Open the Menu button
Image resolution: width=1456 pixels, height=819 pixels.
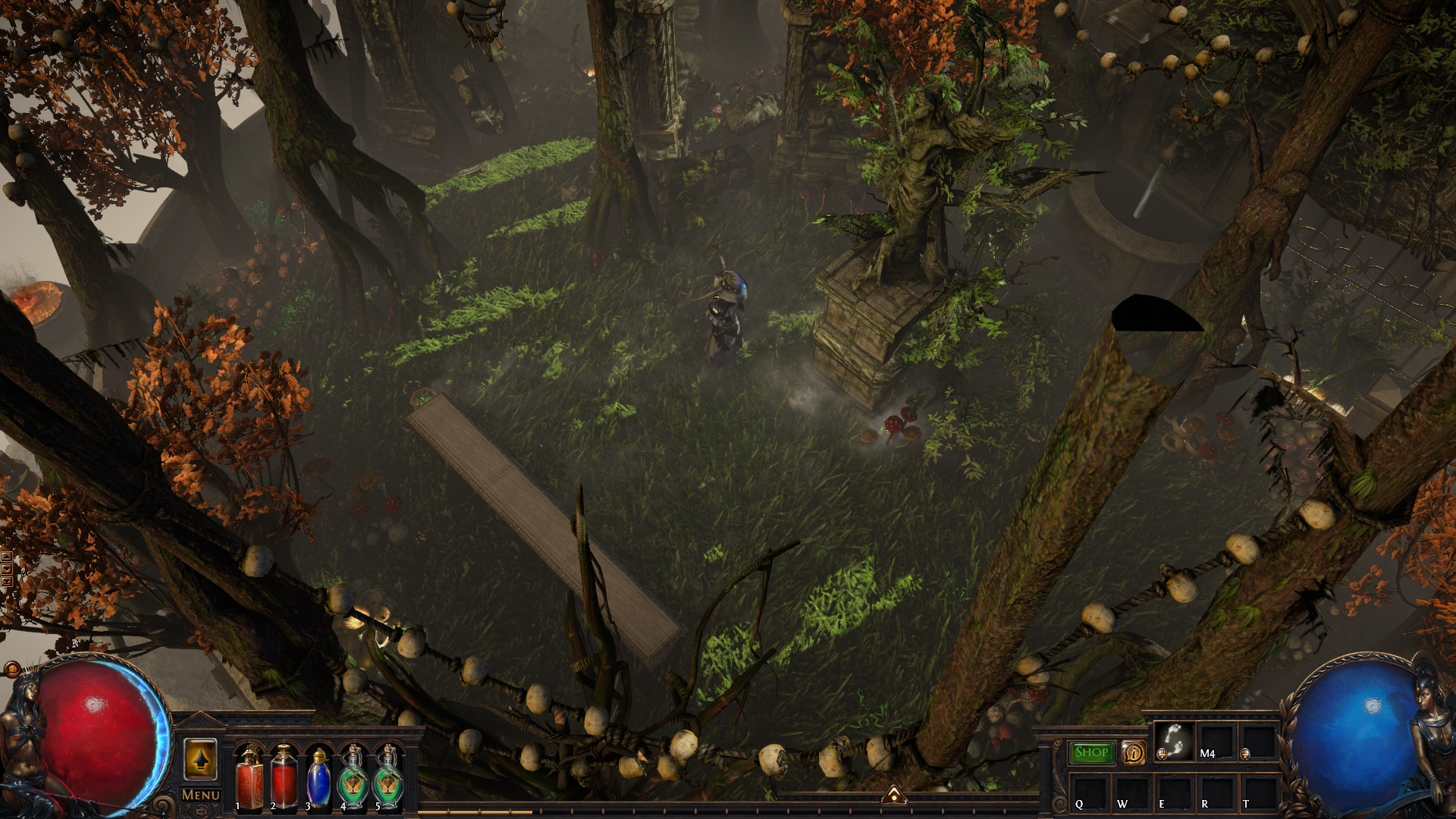[x=201, y=795]
